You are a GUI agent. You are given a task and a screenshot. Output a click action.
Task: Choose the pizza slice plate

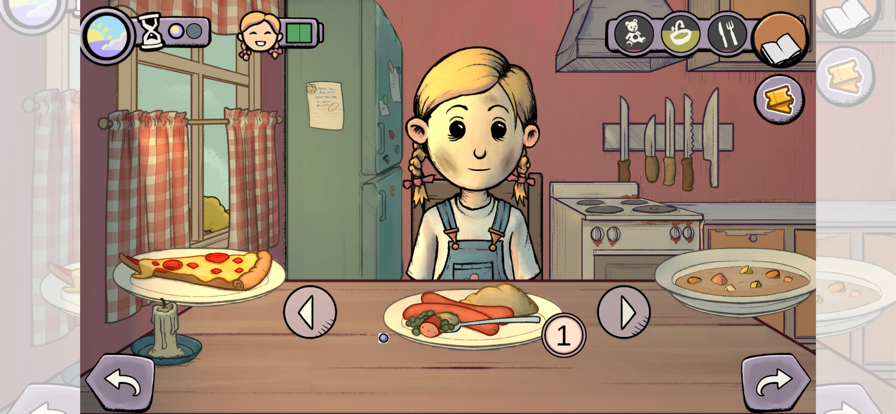click(x=199, y=270)
